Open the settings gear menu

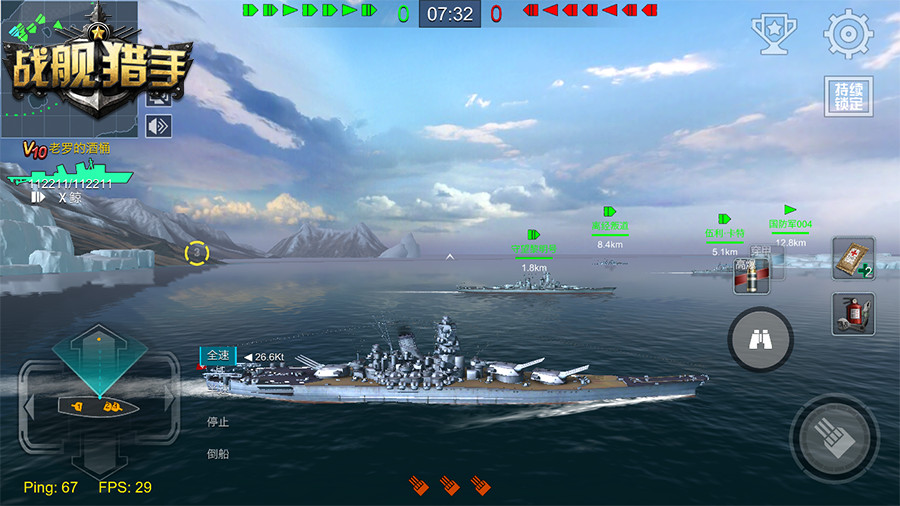(848, 34)
